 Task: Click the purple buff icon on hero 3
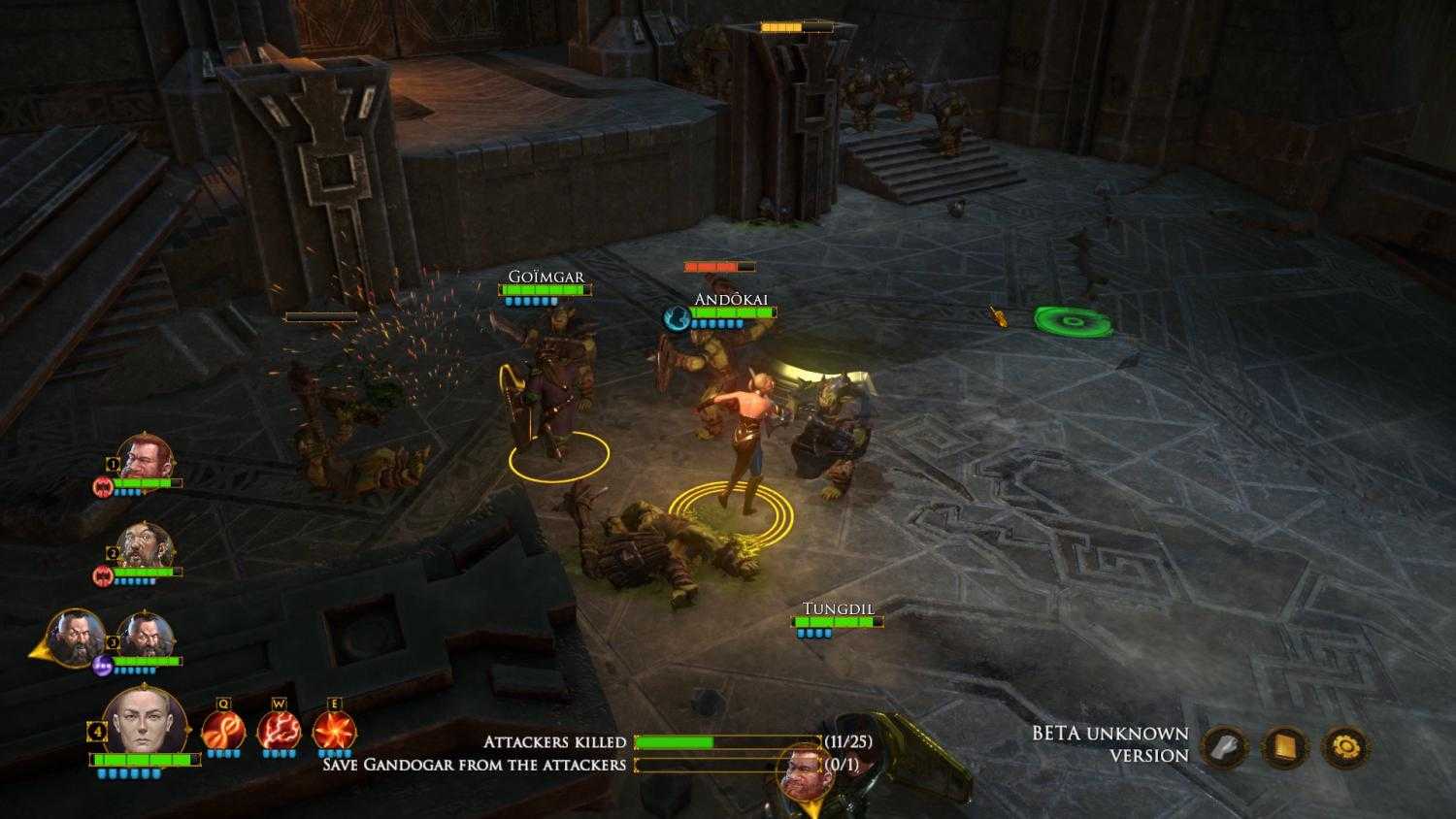pos(105,663)
